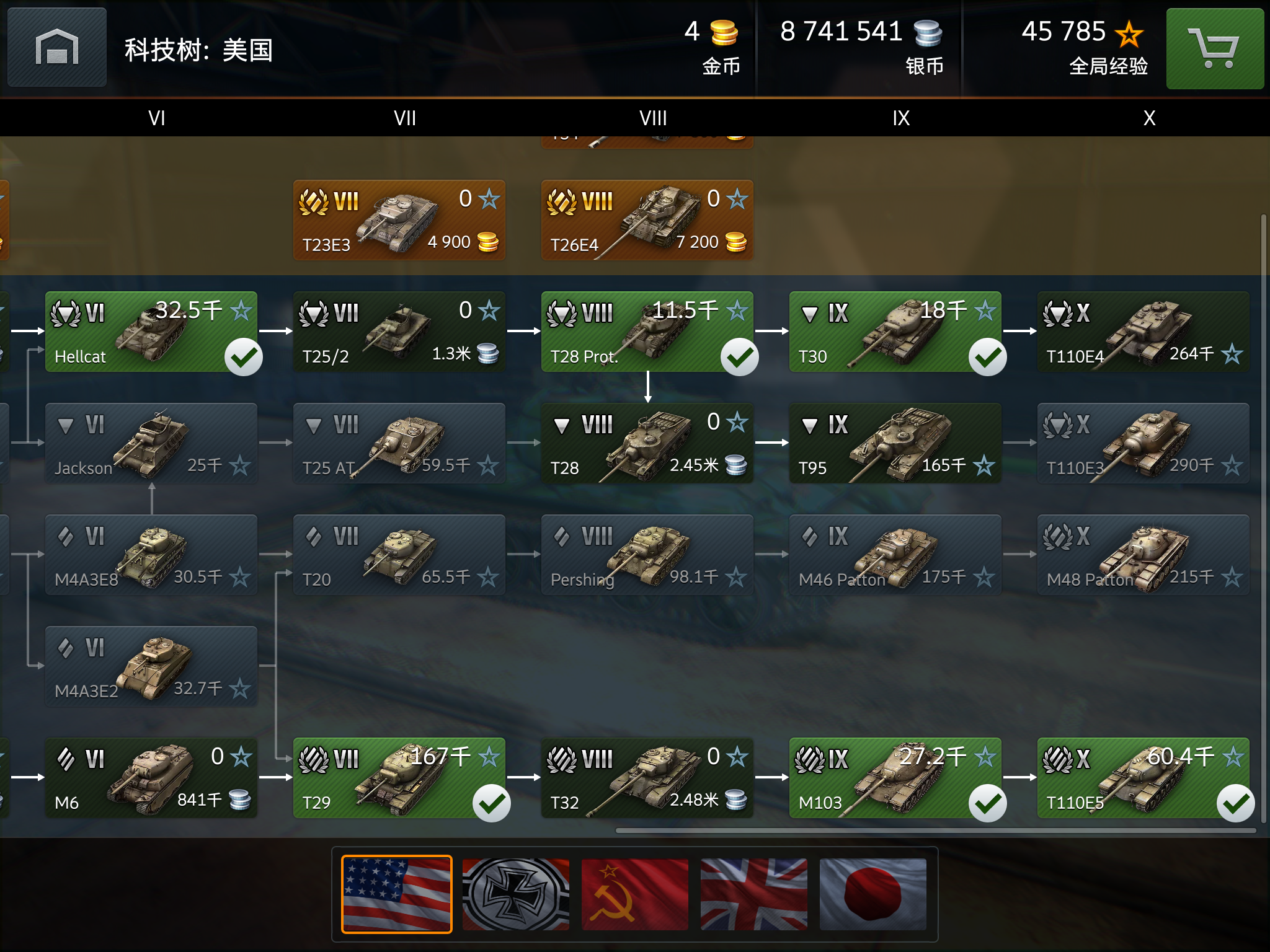
Task: Return to the garage via home button
Action: [56, 48]
